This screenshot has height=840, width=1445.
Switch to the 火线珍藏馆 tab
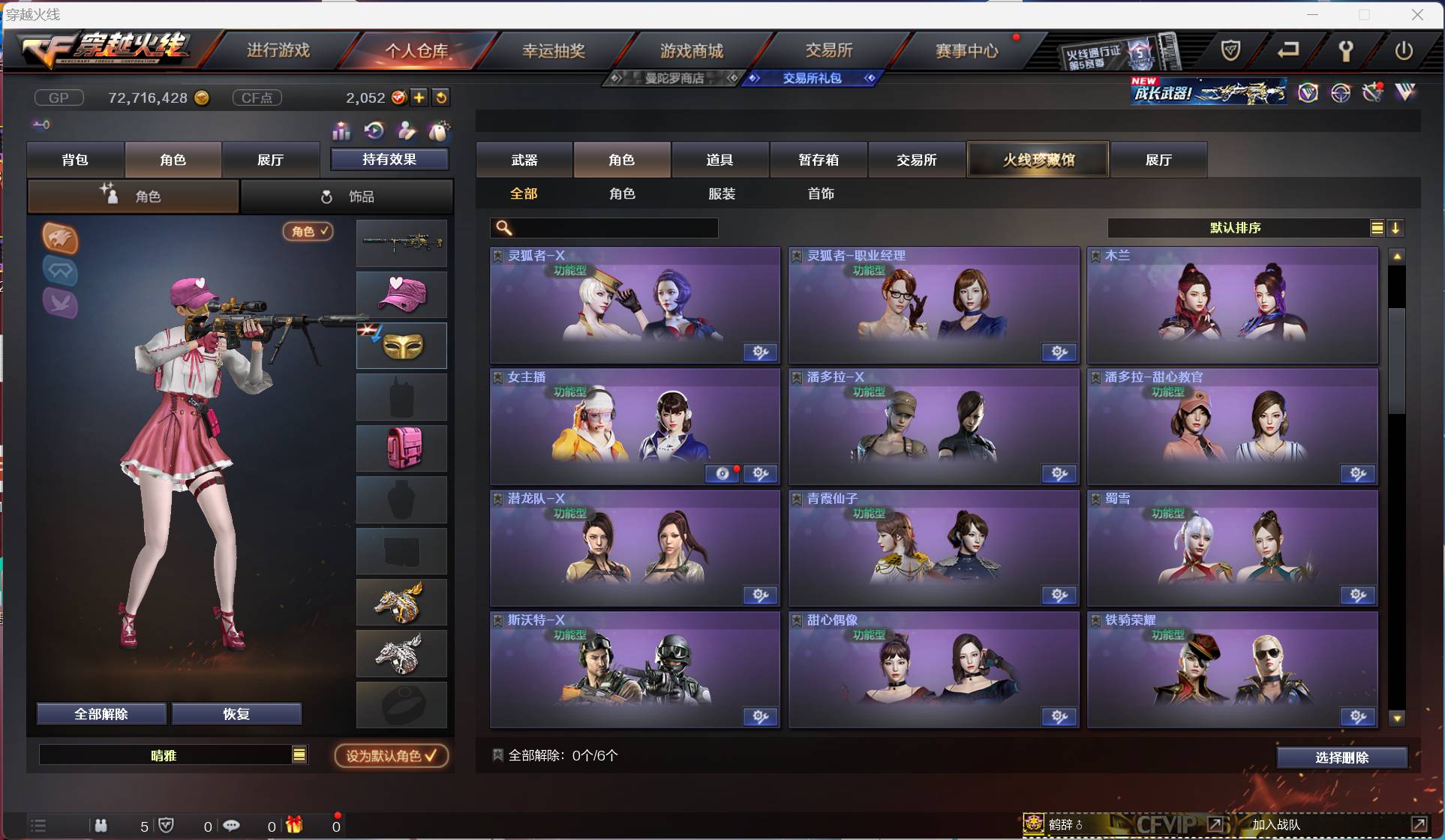(1037, 159)
